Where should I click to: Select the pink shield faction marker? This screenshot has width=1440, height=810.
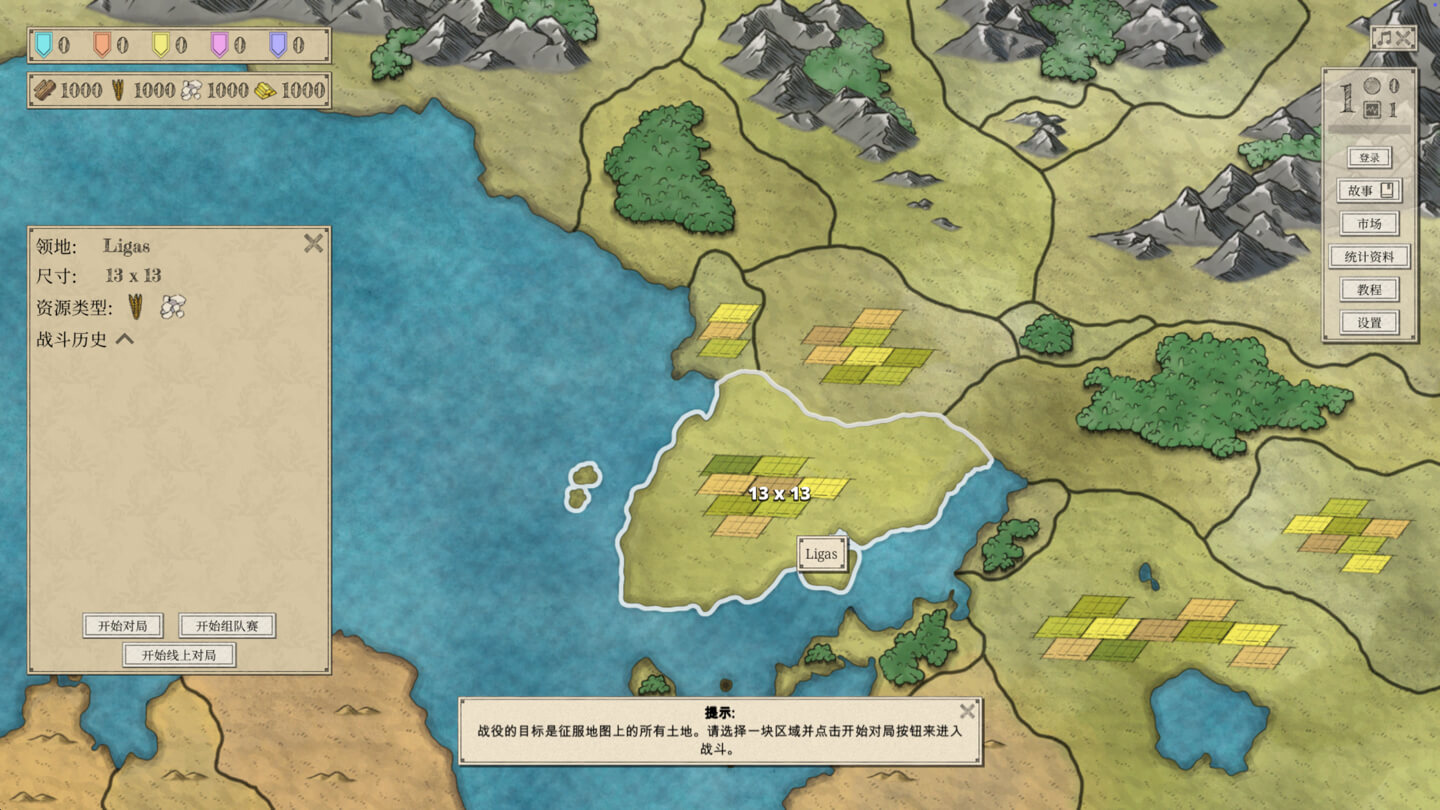218,44
